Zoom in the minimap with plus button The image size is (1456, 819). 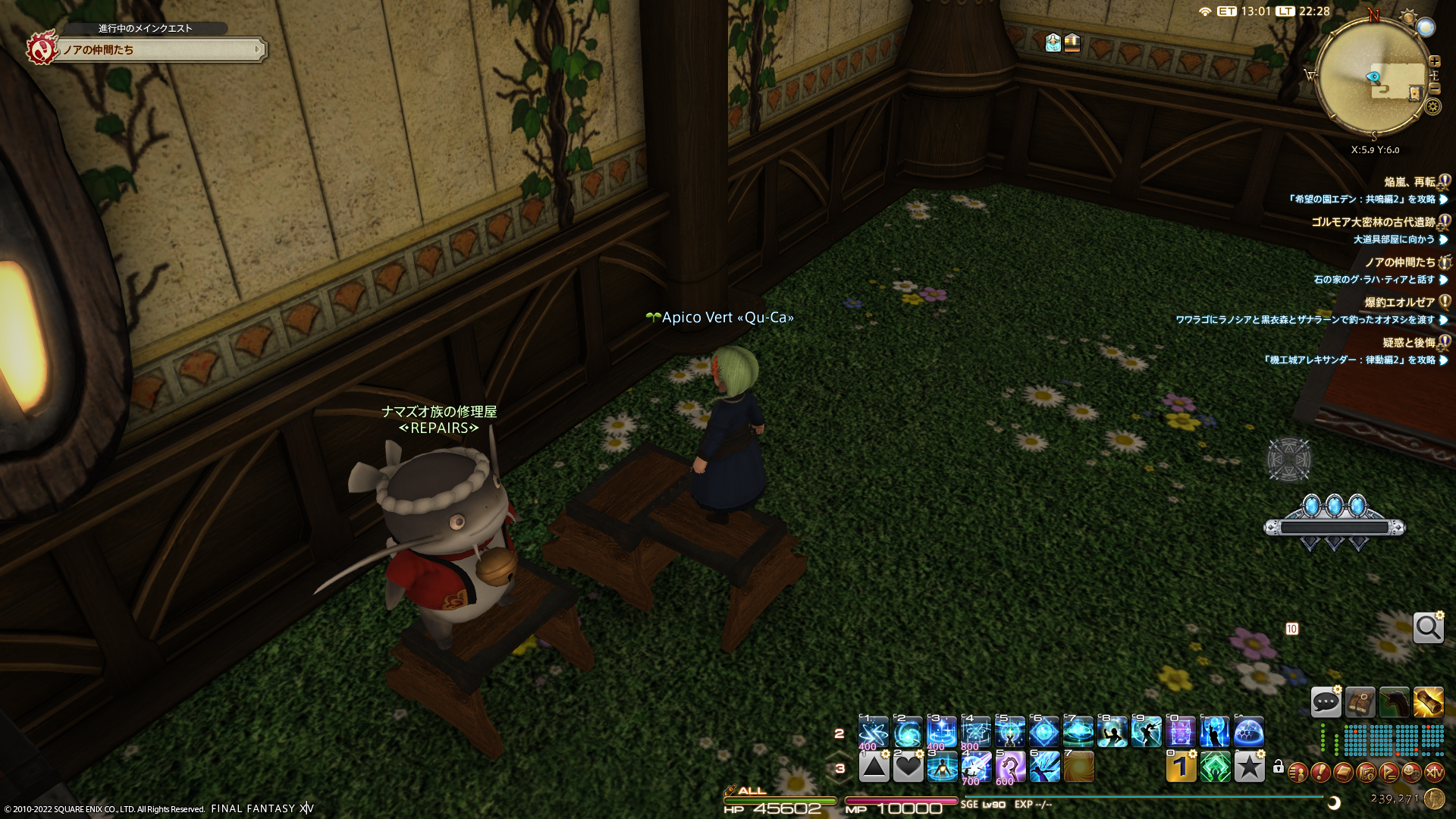coord(1435,61)
